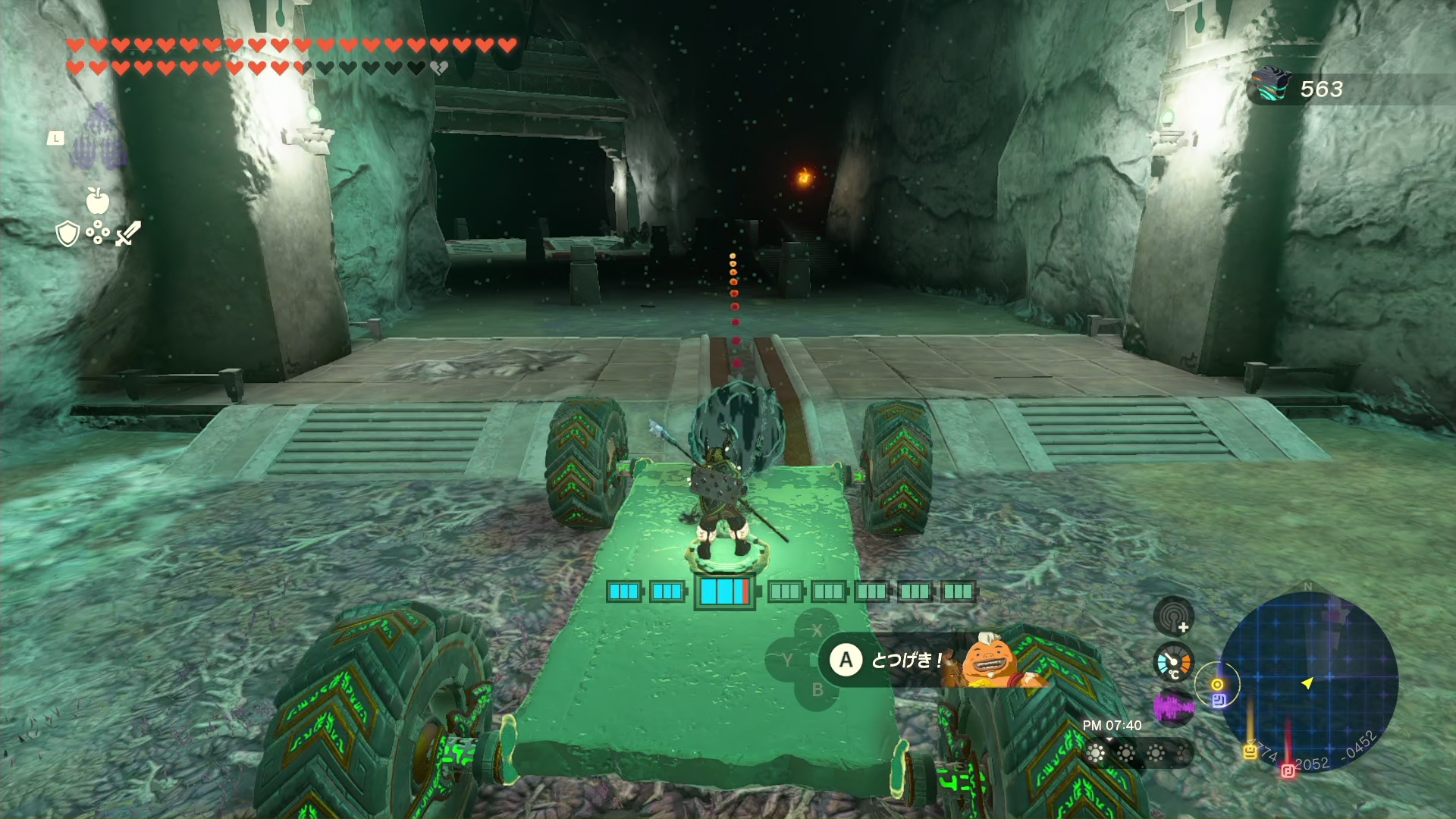Open the circular minimap

point(1308,680)
